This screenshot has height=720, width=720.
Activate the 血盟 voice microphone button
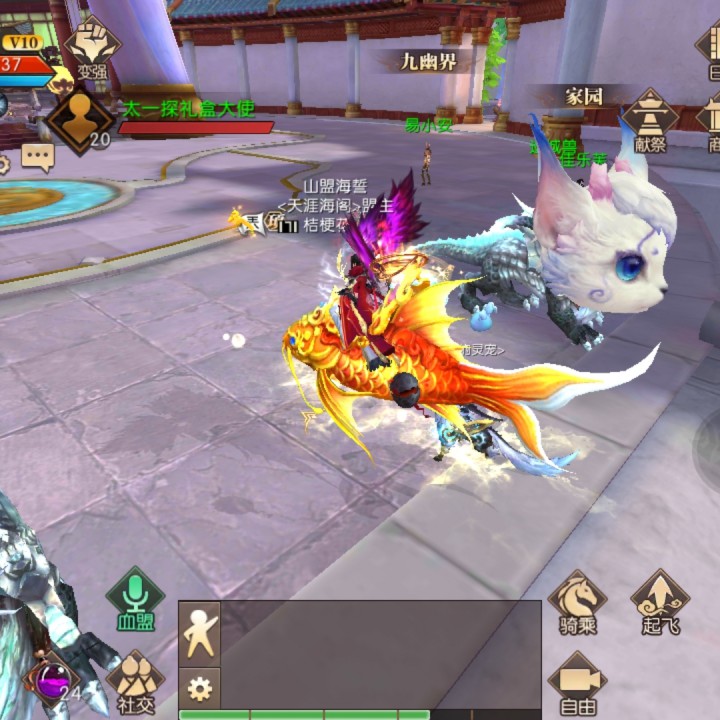136,596
